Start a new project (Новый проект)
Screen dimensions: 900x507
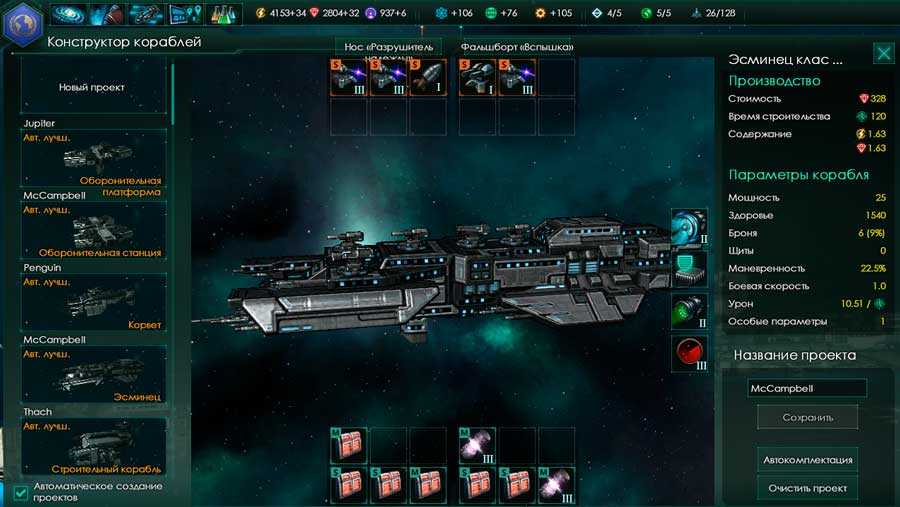(x=92, y=87)
